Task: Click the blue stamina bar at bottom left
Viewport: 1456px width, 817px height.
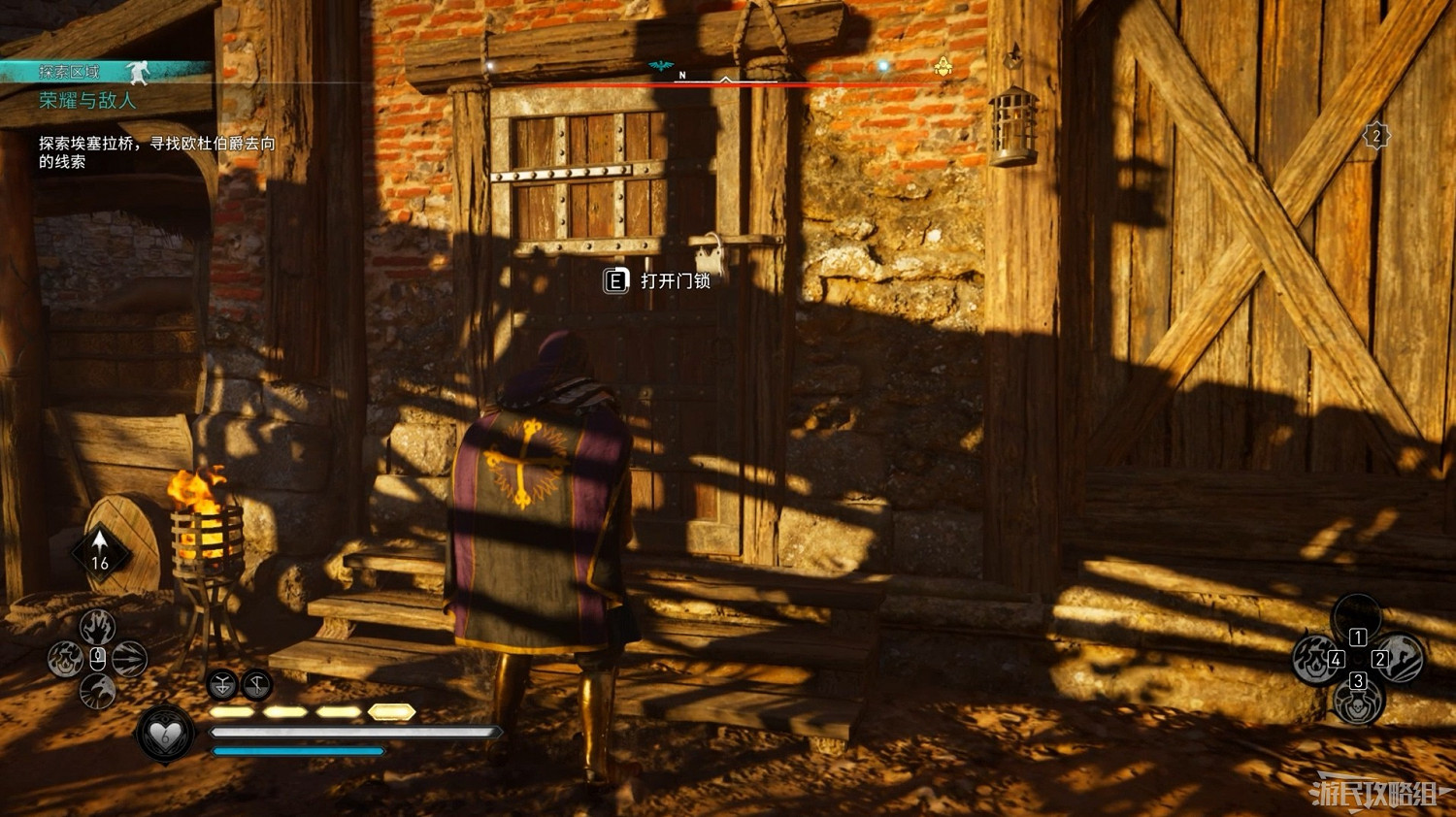Action: (x=296, y=750)
